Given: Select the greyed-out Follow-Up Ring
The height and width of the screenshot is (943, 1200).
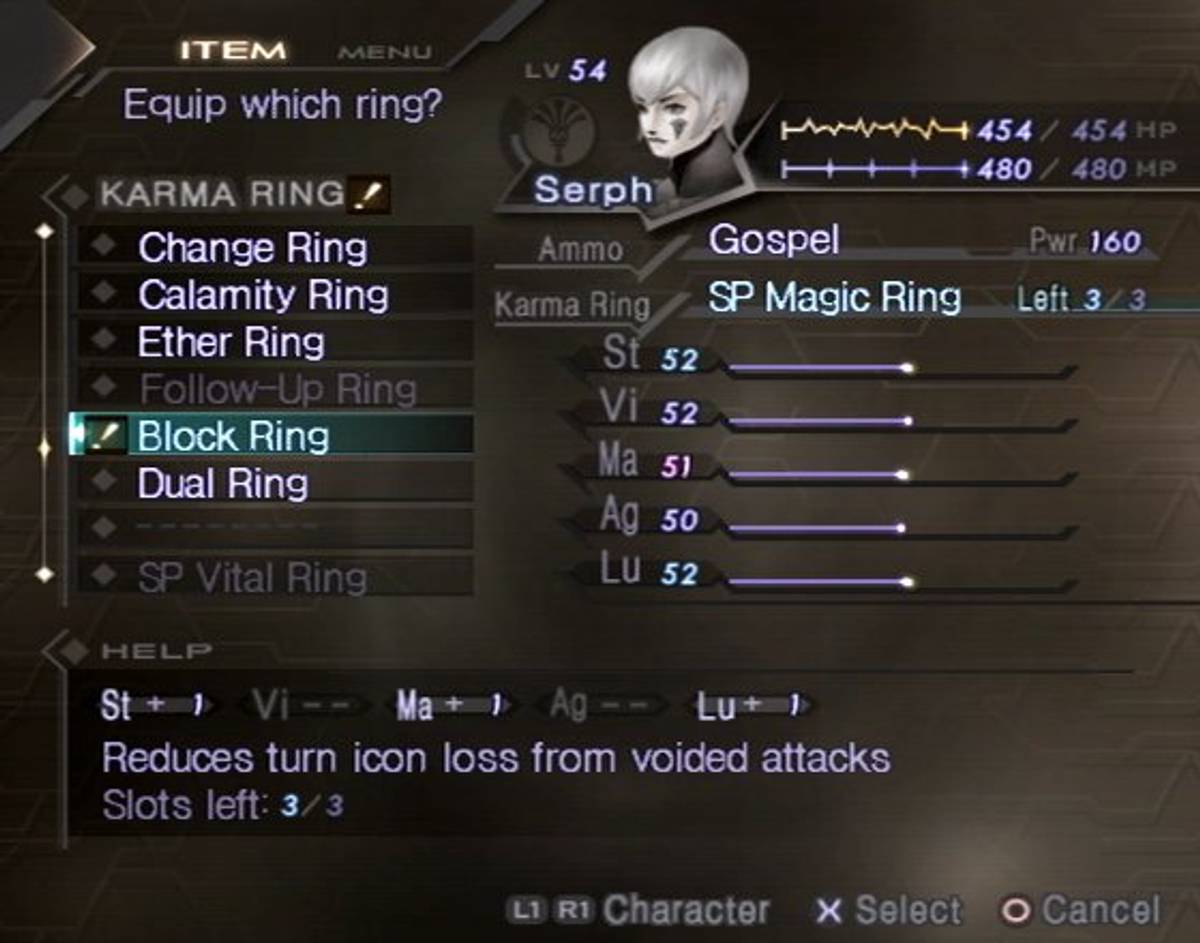Looking at the screenshot, I should click(278, 388).
